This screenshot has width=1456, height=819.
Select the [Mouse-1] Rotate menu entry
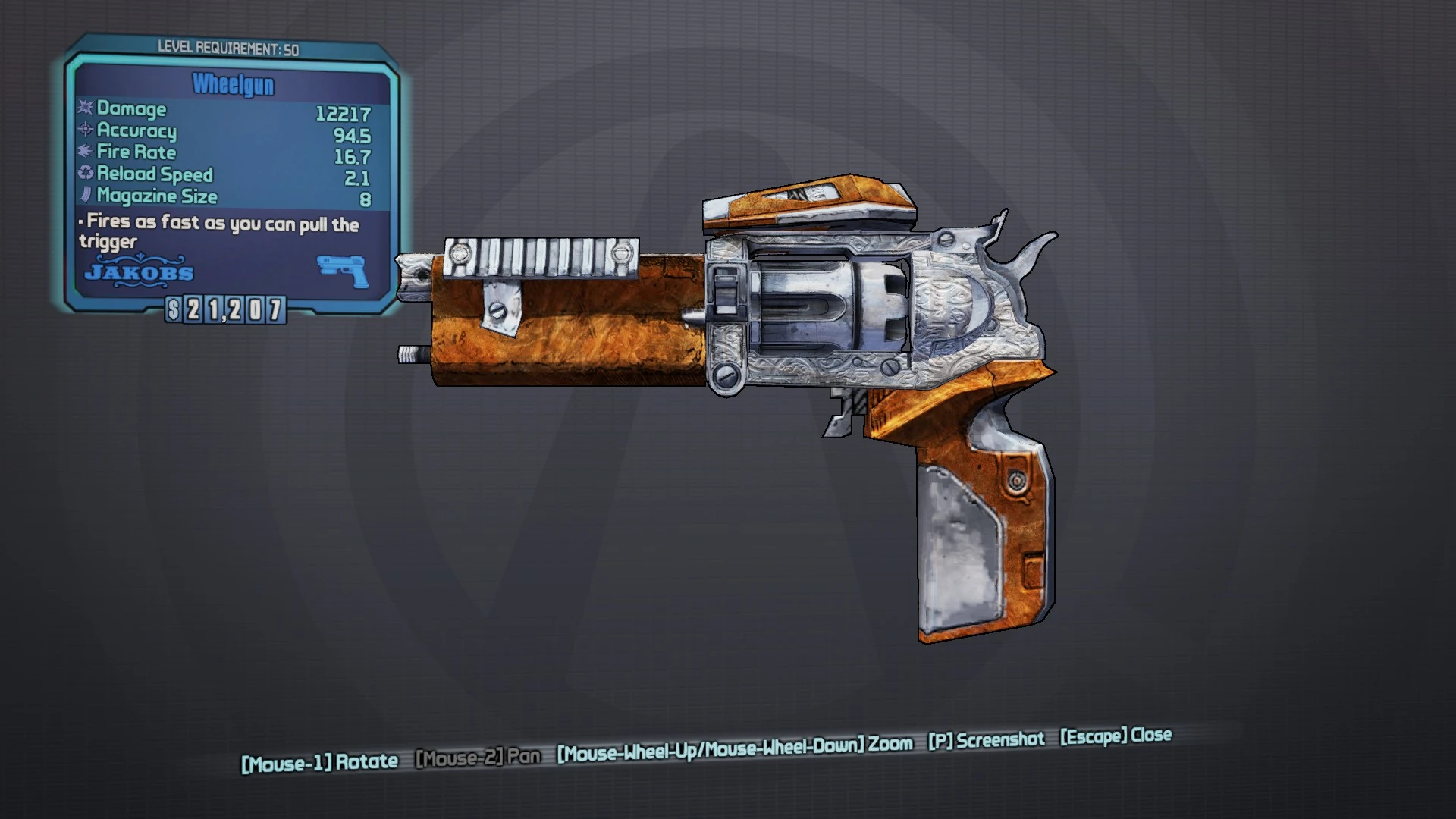(318, 761)
